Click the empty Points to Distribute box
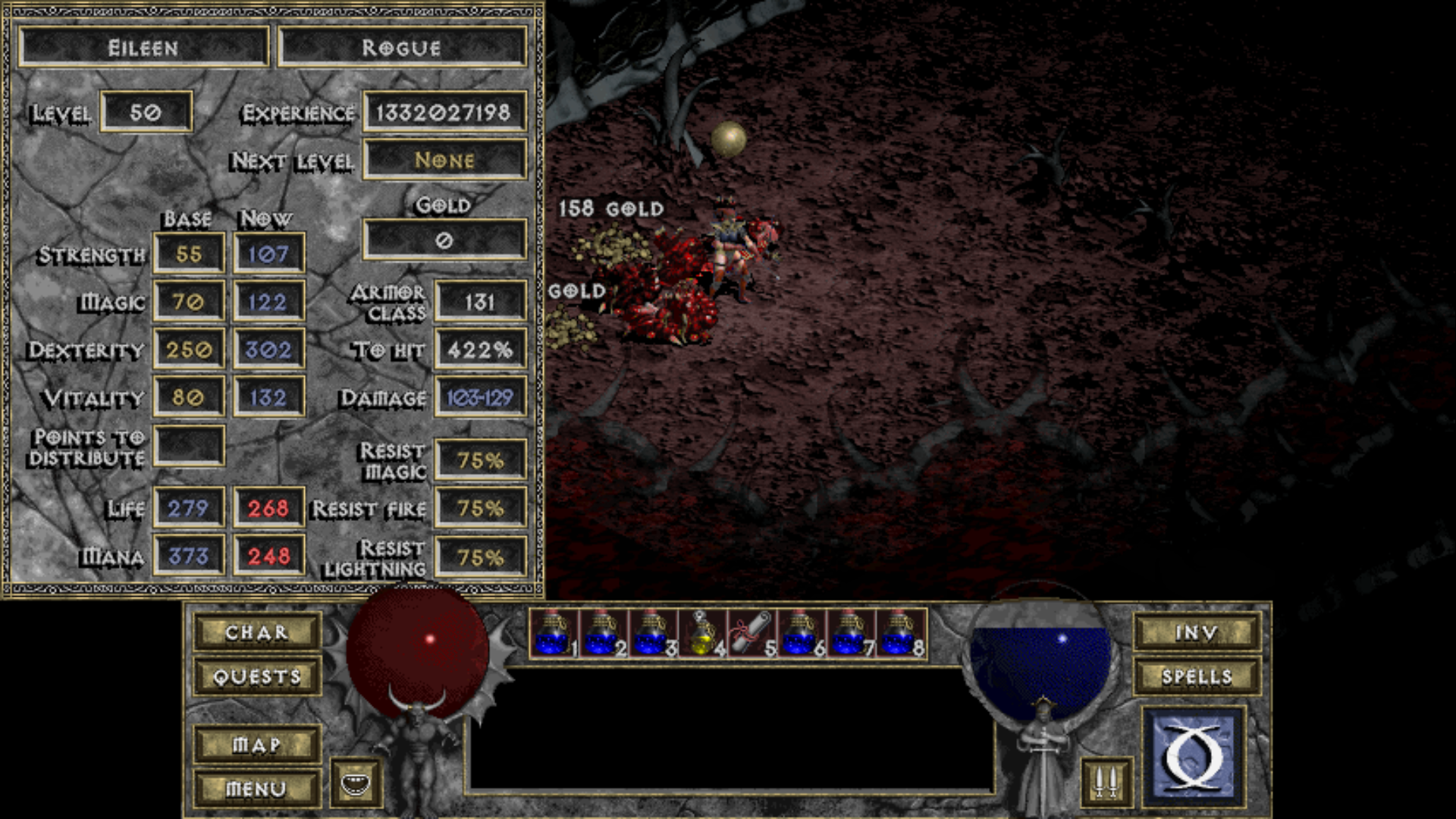The height and width of the screenshot is (819, 1456). pos(188,446)
